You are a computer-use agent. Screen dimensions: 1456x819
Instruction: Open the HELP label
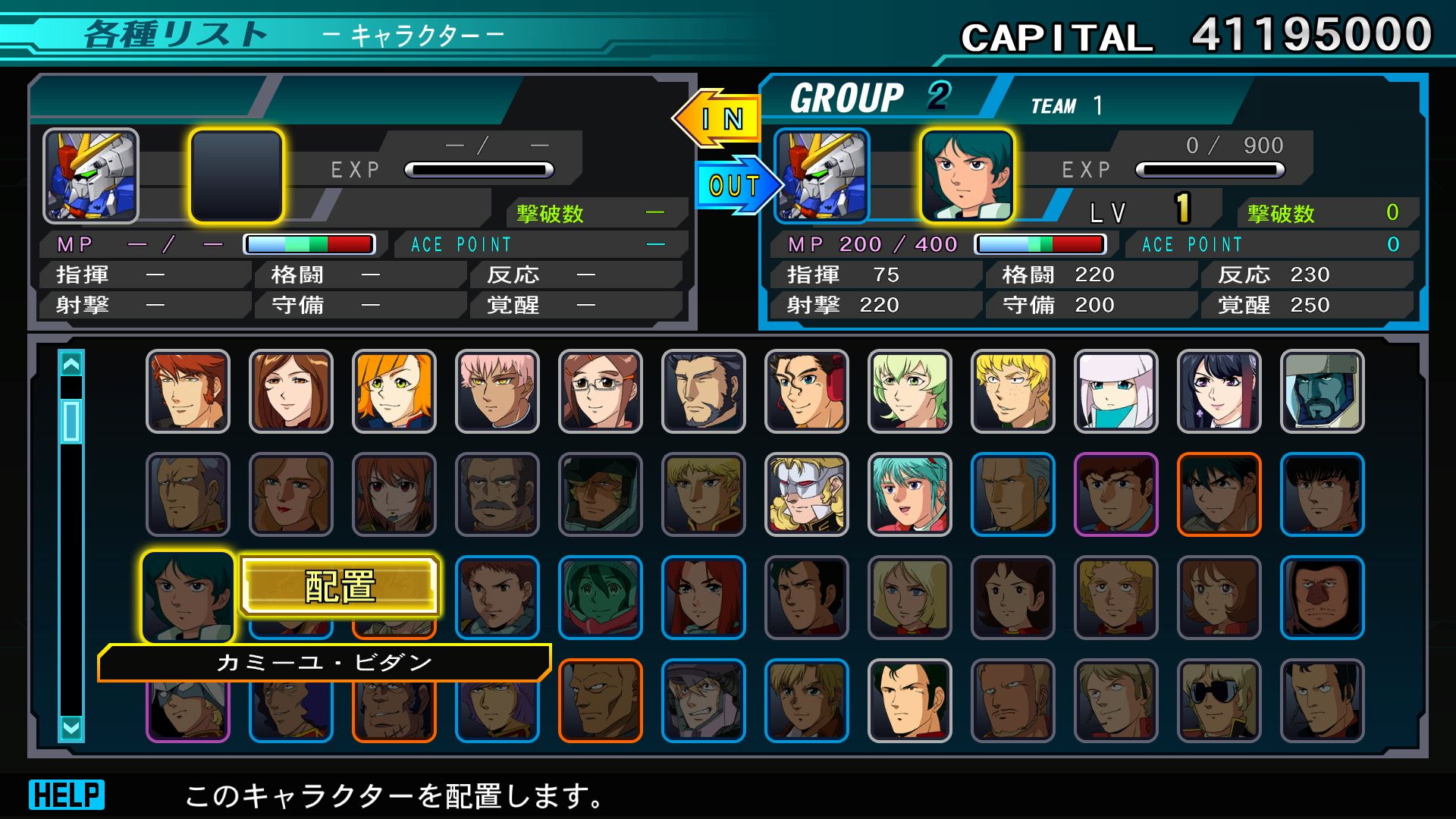tap(67, 795)
